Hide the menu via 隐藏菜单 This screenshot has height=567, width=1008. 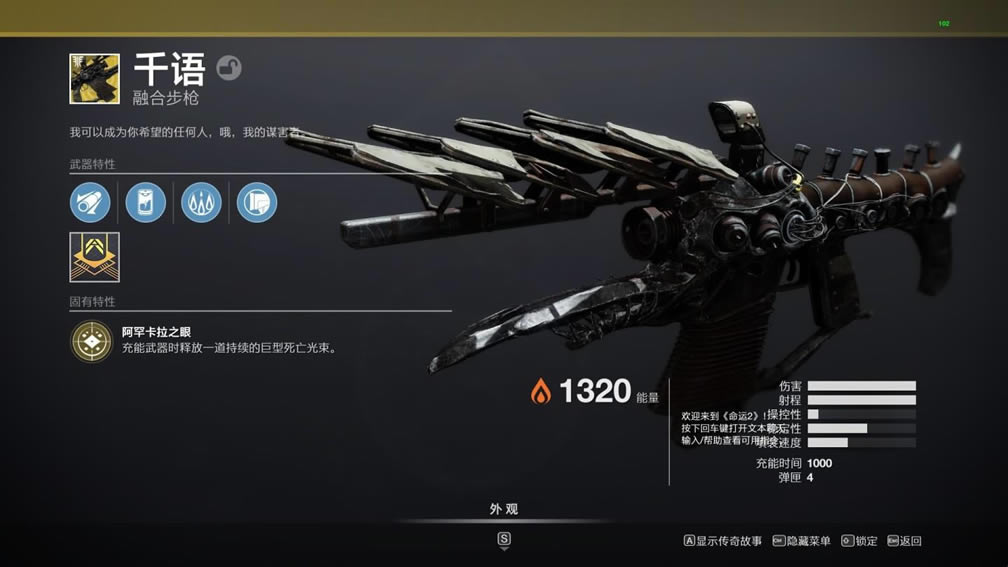(x=802, y=541)
